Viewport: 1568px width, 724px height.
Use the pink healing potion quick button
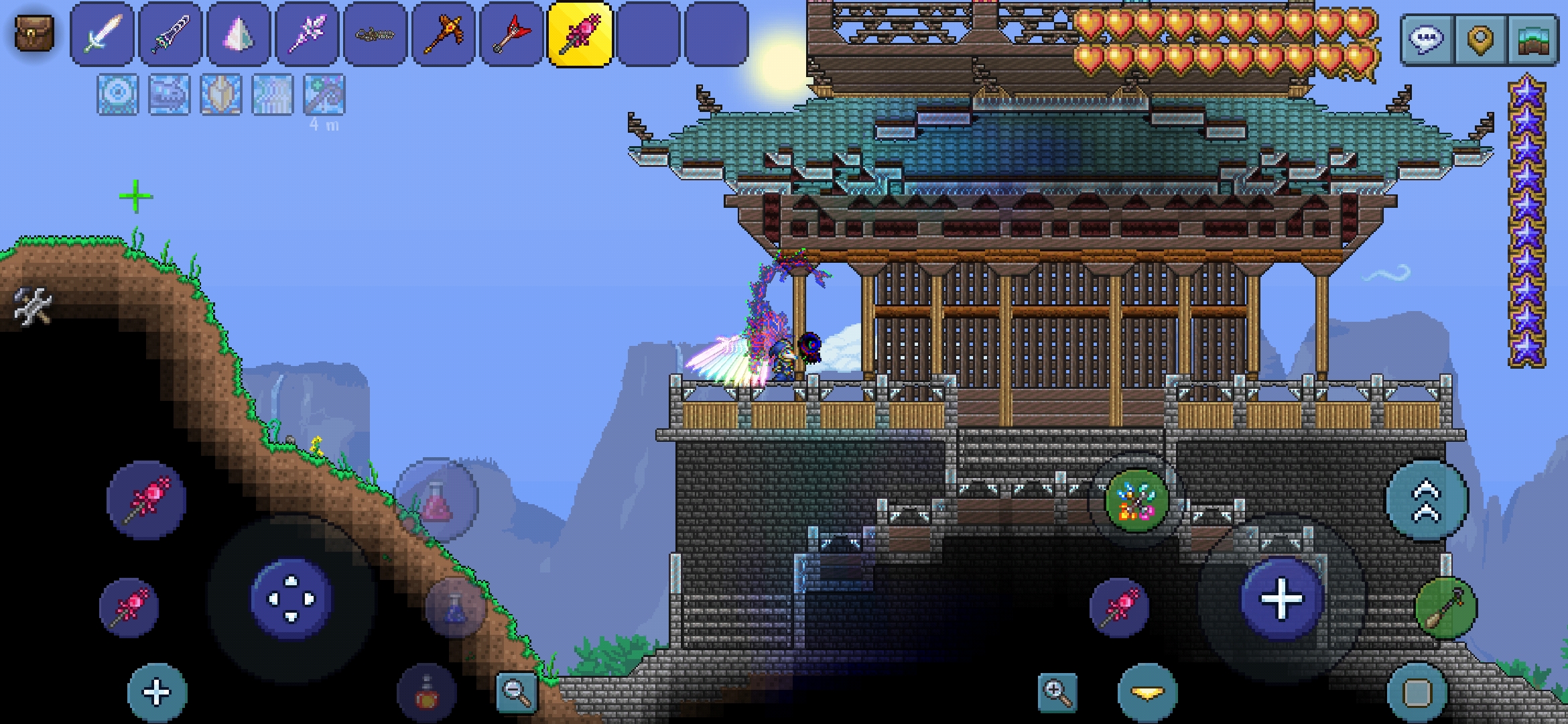click(437, 500)
